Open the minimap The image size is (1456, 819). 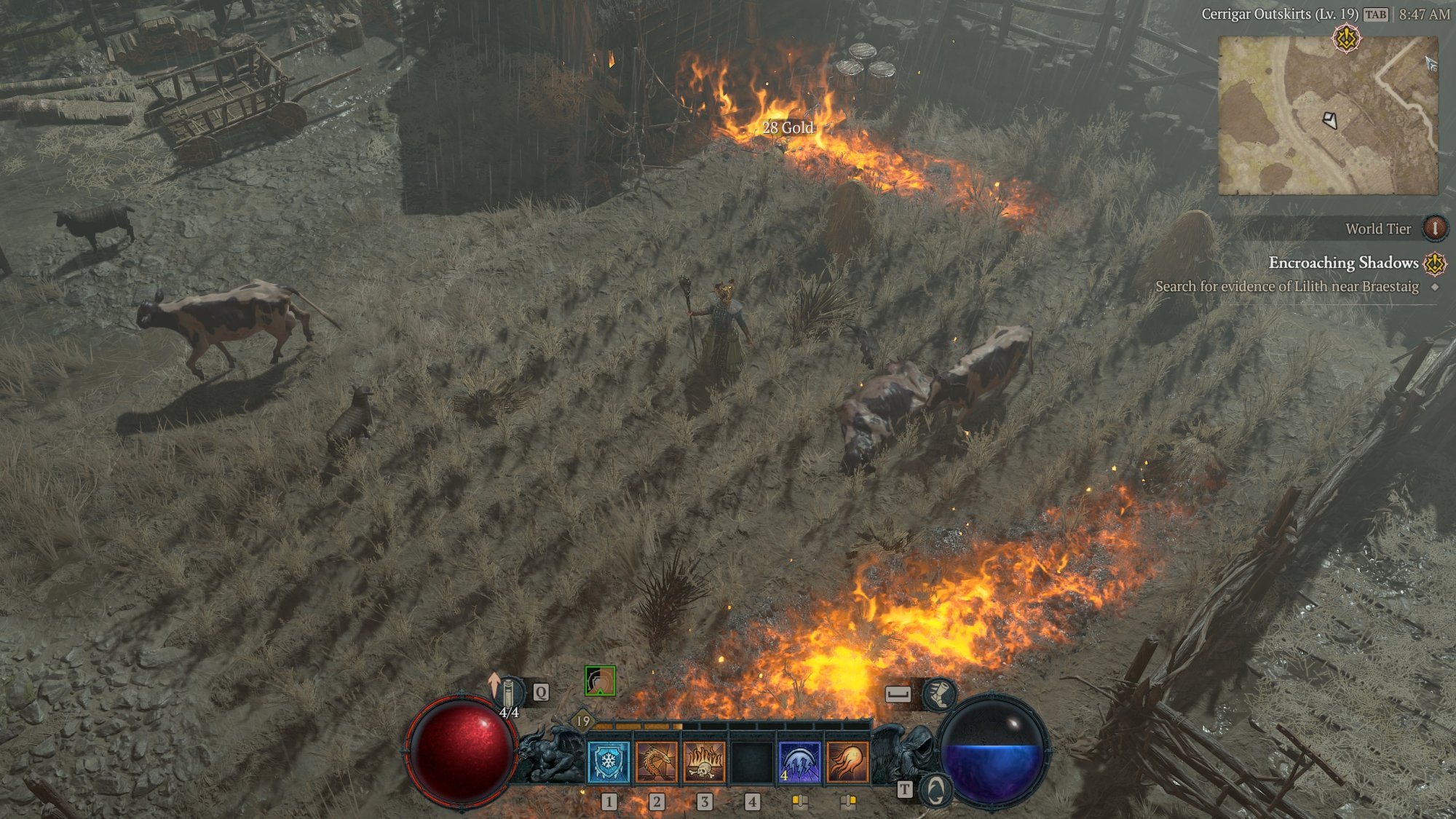coord(1328,116)
